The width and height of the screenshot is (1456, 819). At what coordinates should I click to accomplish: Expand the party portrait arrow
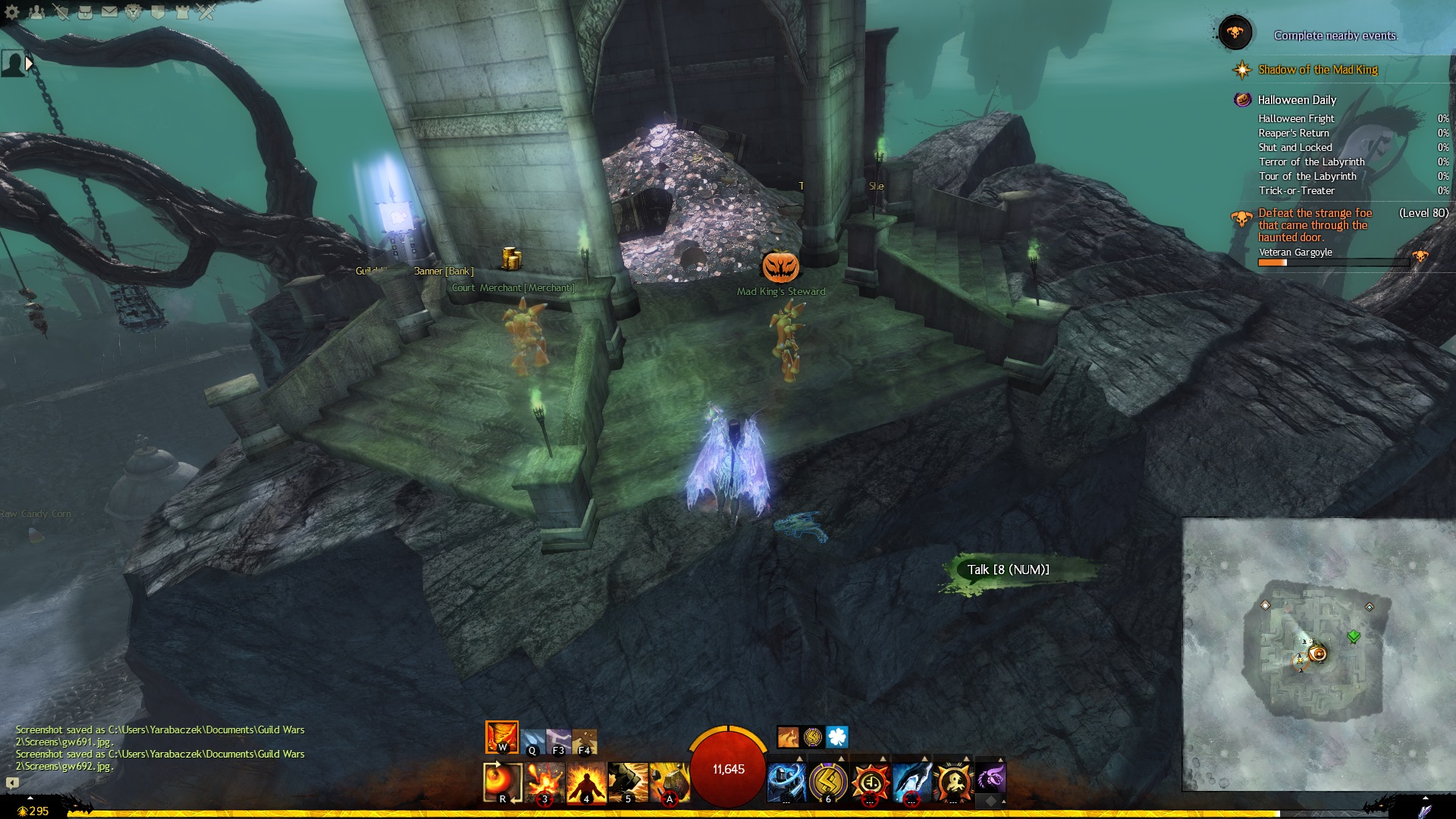[x=30, y=64]
